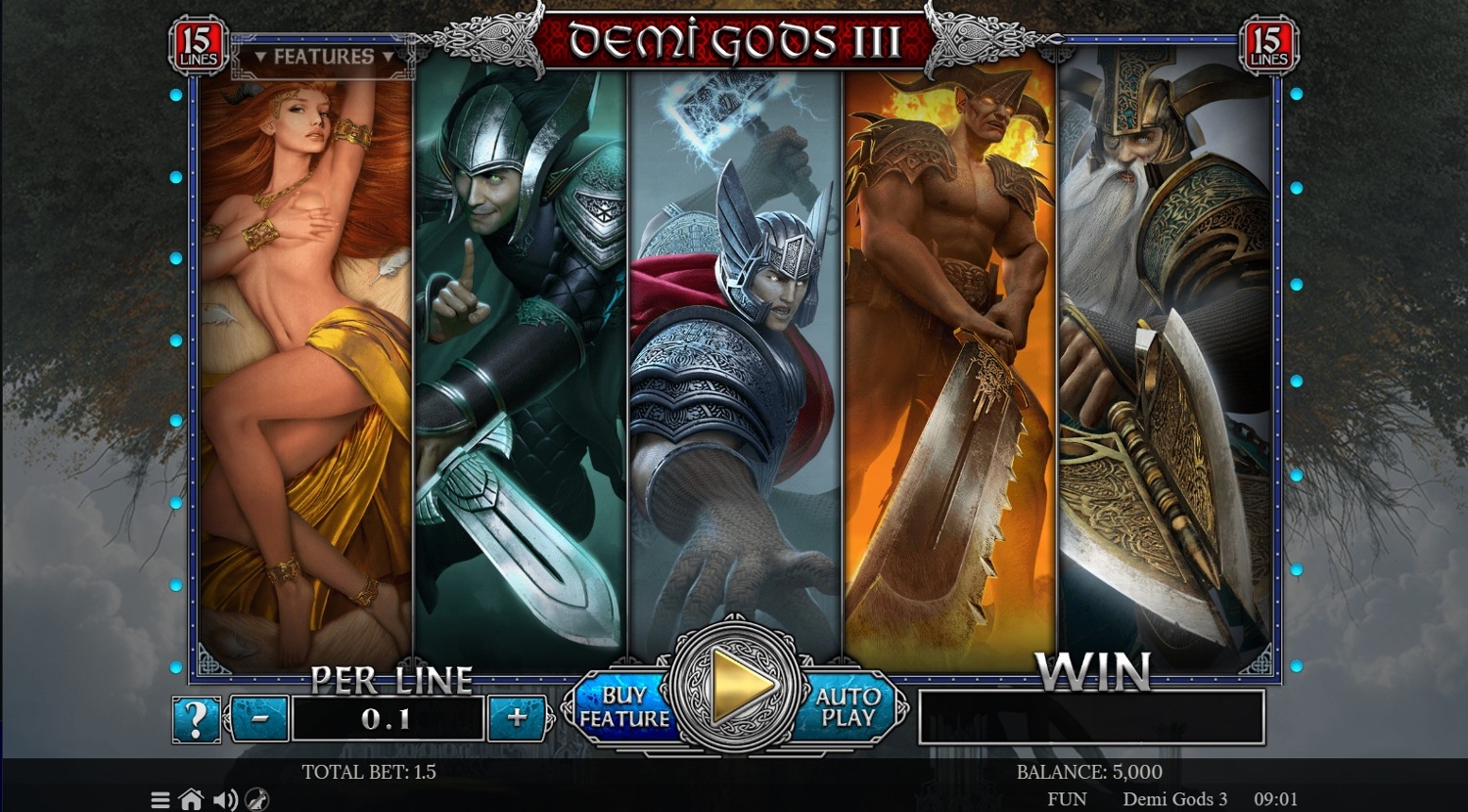This screenshot has height=812, width=1468.
Task: Open the hamburger menu icon
Action: [161, 800]
